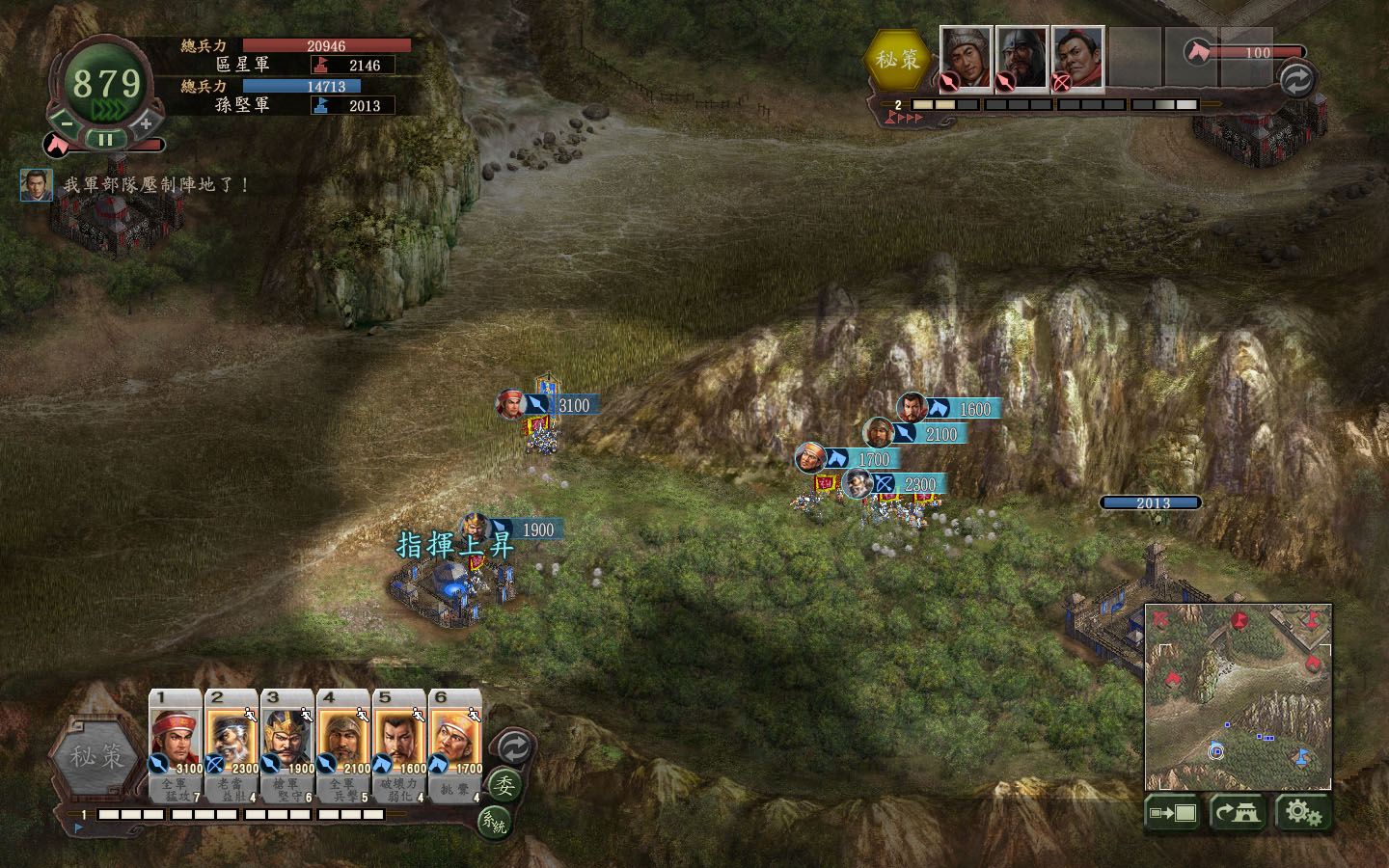This screenshot has height=868, width=1389.
Task: Select the helmeted second enemy officer portrait
Action: pos(1021,56)
